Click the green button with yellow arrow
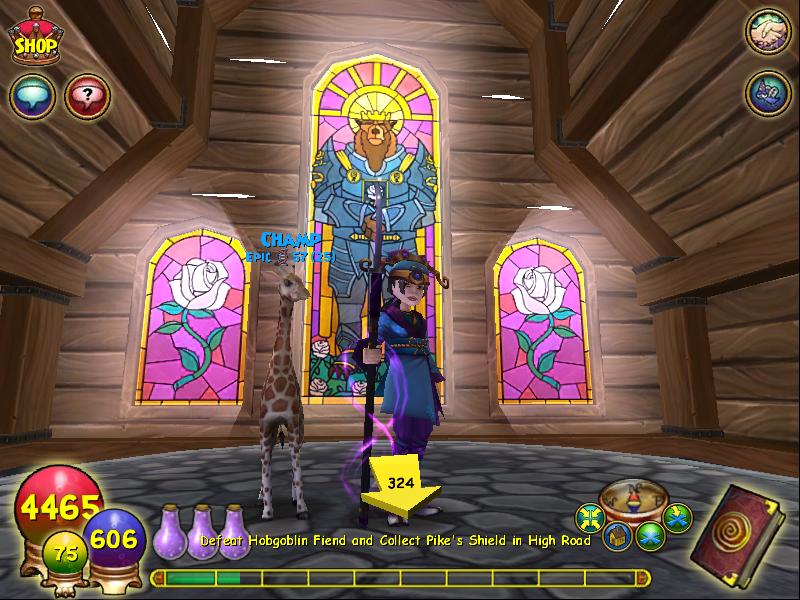Viewport: 800px width, 600px height. click(x=678, y=517)
